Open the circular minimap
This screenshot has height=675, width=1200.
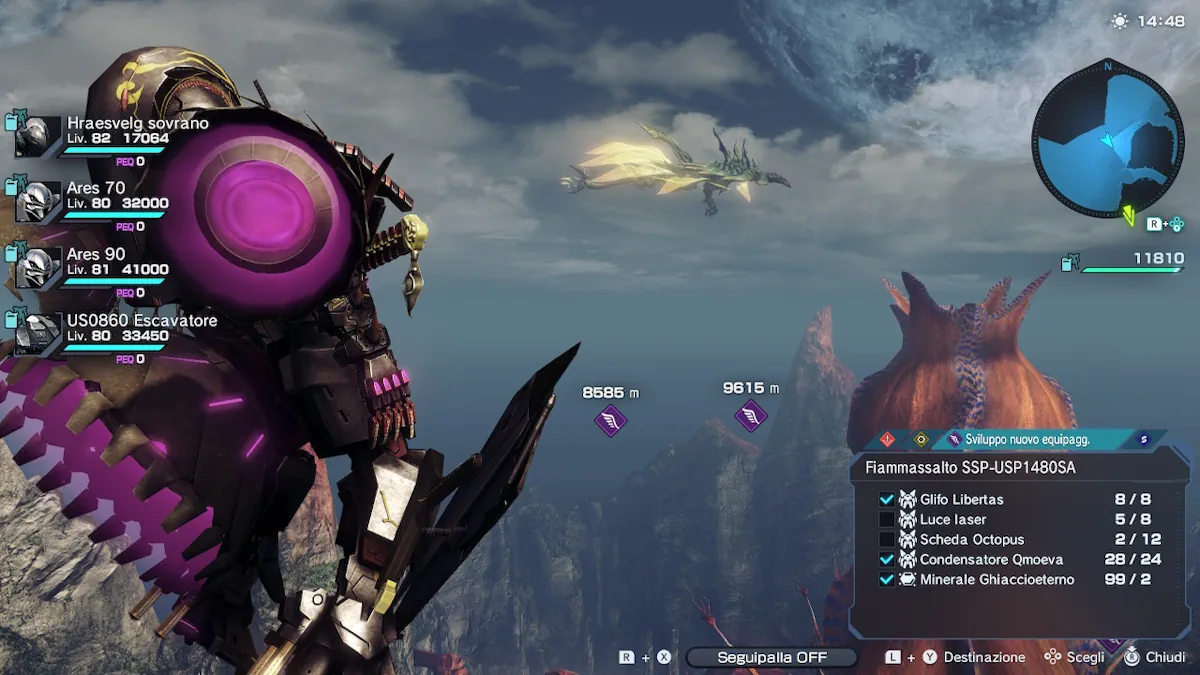[x=1107, y=138]
